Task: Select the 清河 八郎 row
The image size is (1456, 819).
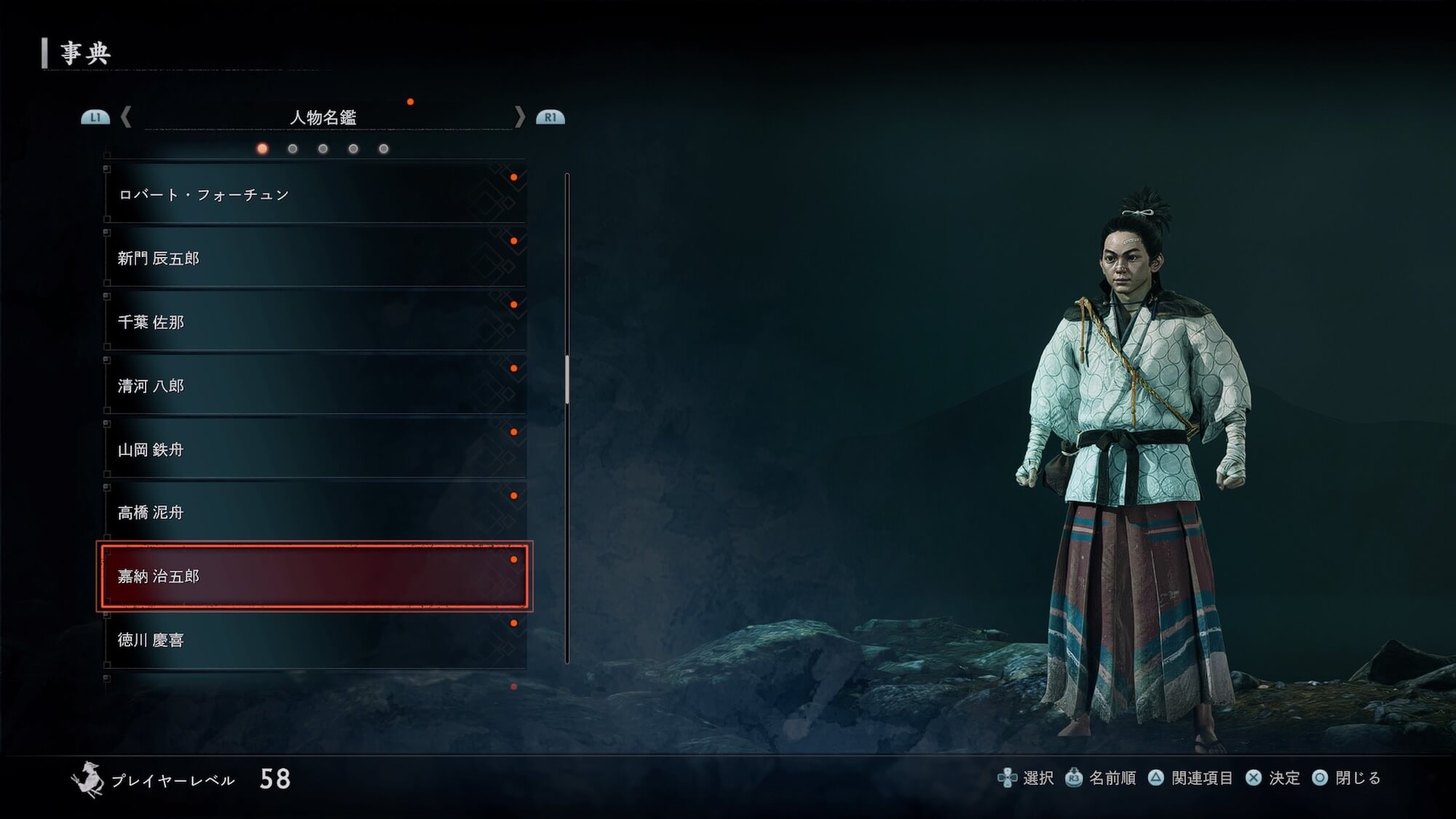Action: [314, 386]
